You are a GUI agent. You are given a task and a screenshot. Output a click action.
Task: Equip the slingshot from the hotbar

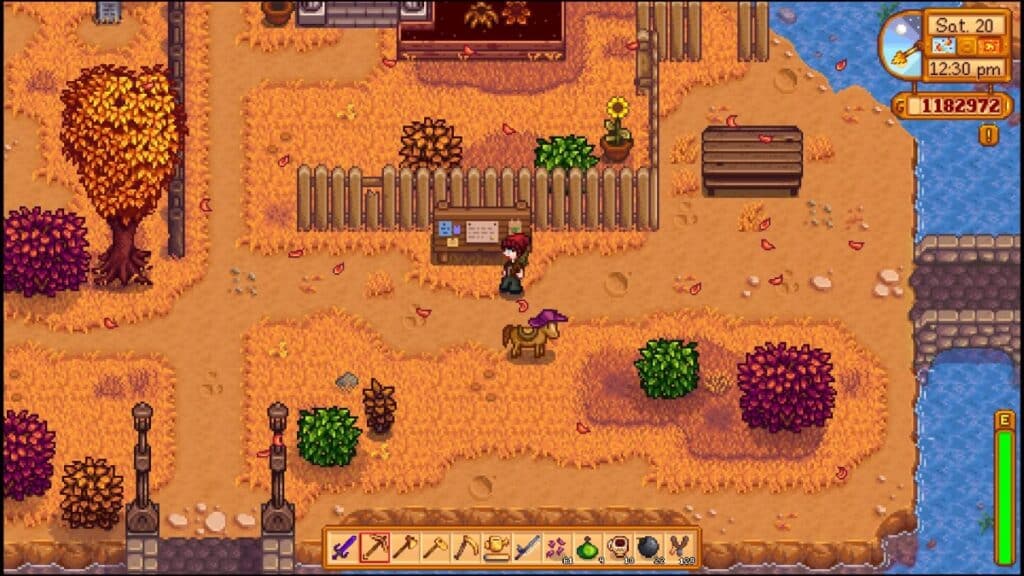click(680, 548)
